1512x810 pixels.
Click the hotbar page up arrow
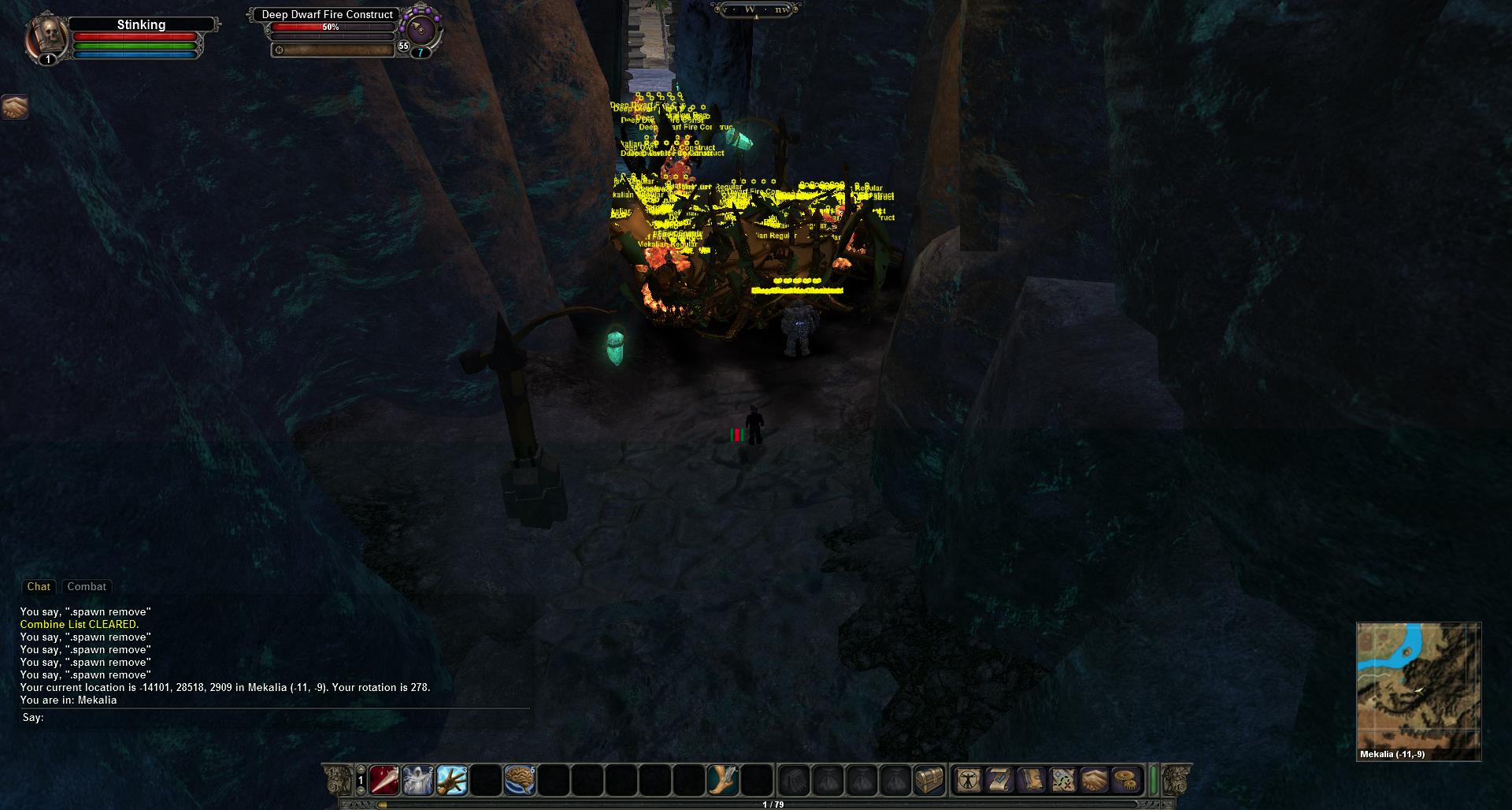click(361, 771)
